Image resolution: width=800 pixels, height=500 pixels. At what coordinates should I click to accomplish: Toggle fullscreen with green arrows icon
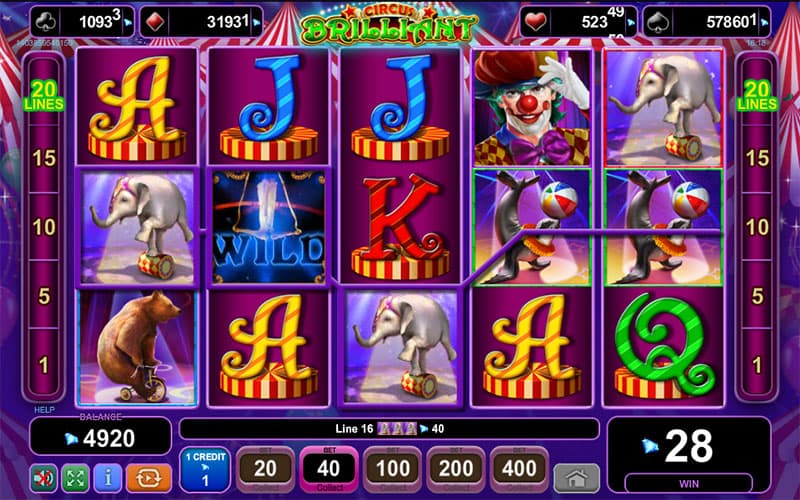[75, 476]
